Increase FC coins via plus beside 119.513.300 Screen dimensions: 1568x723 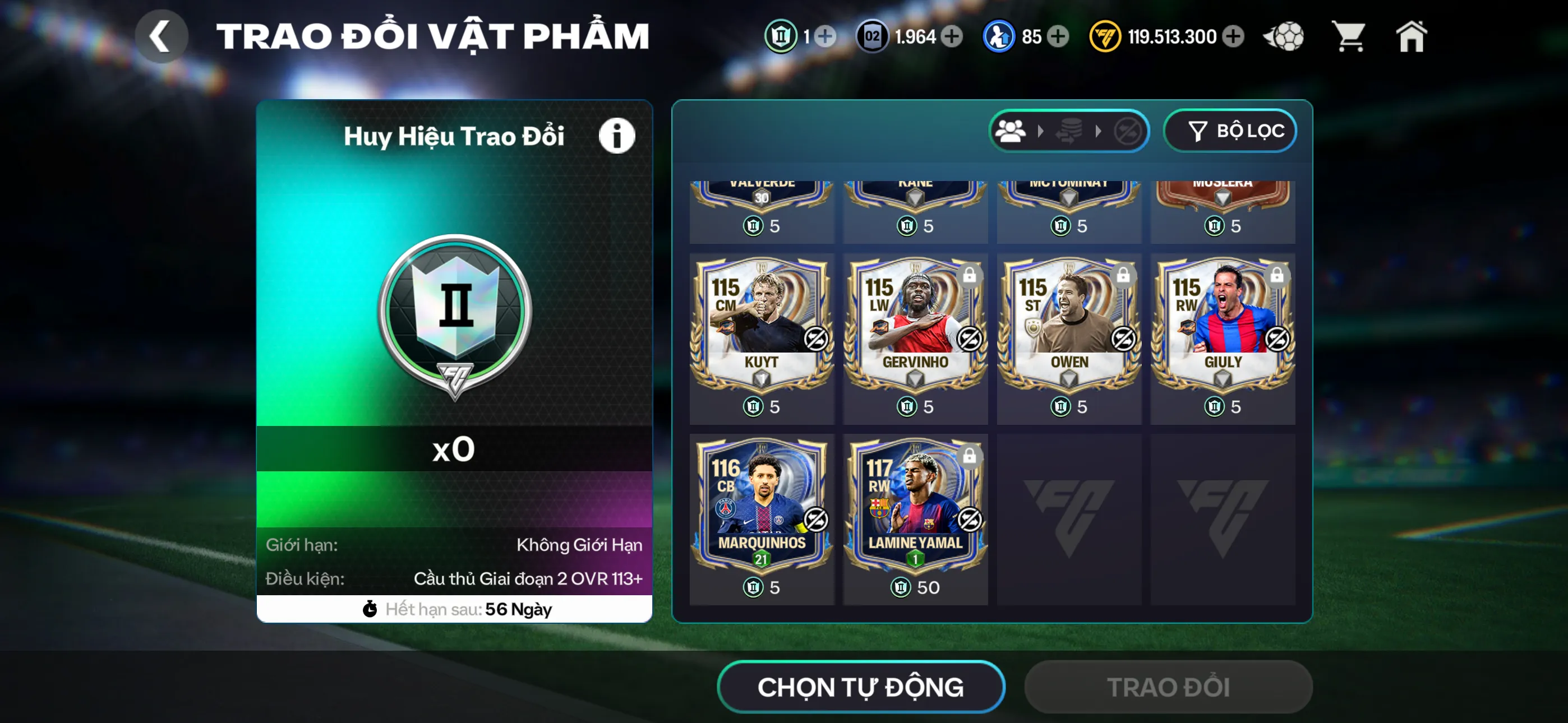(1233, 36)
